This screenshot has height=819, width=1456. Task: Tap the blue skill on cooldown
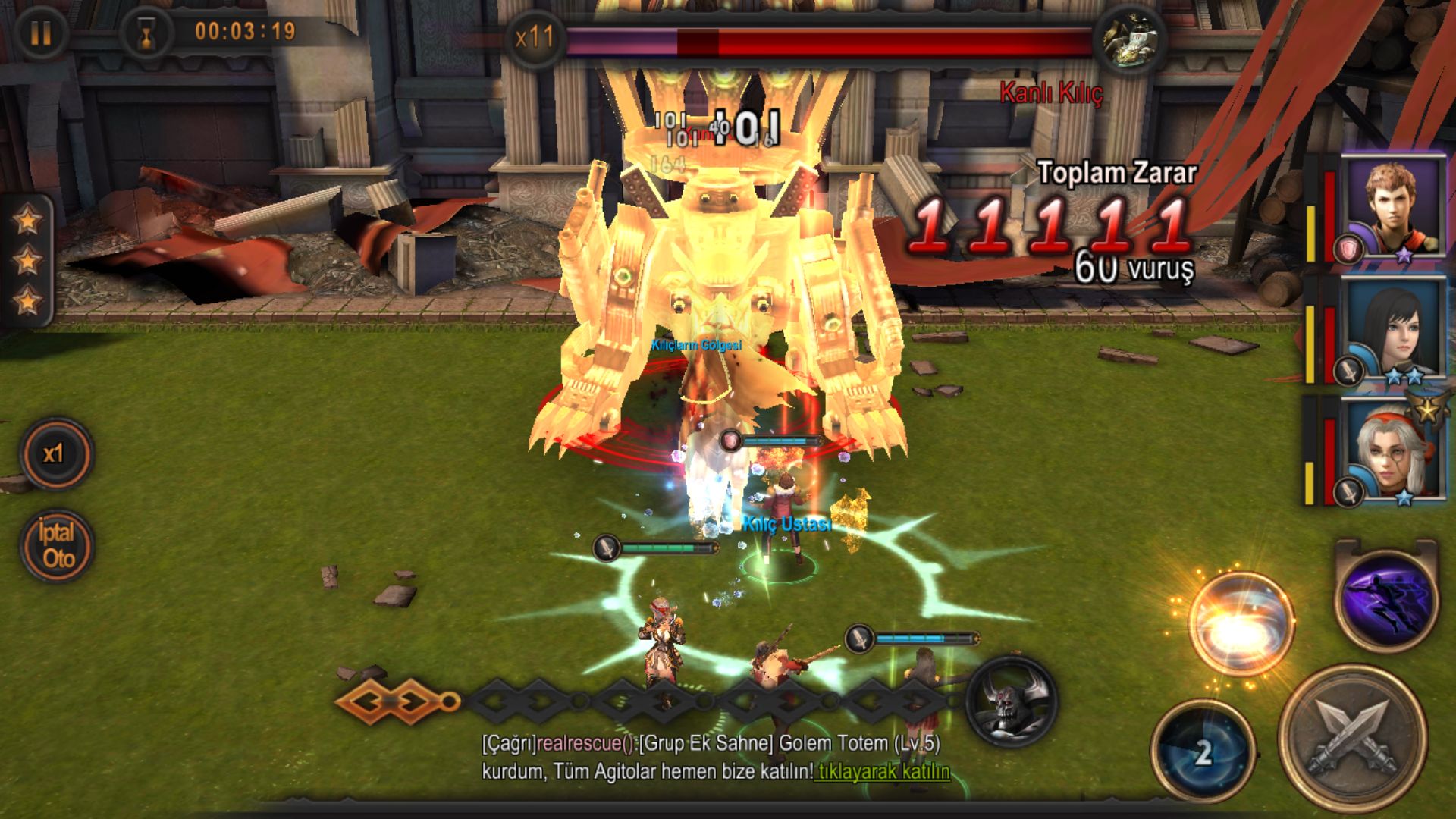tap(1202, 752)
